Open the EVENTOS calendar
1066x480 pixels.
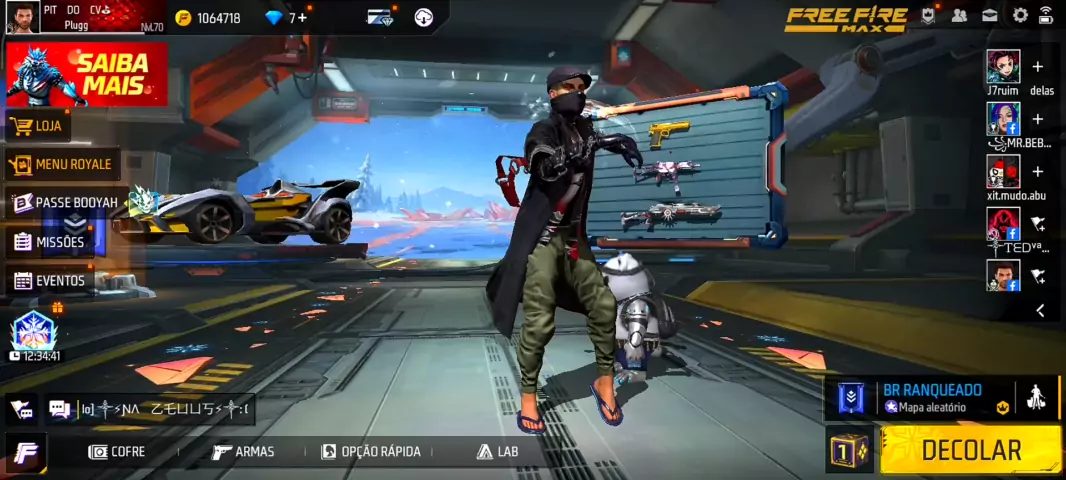coord(49,281)
